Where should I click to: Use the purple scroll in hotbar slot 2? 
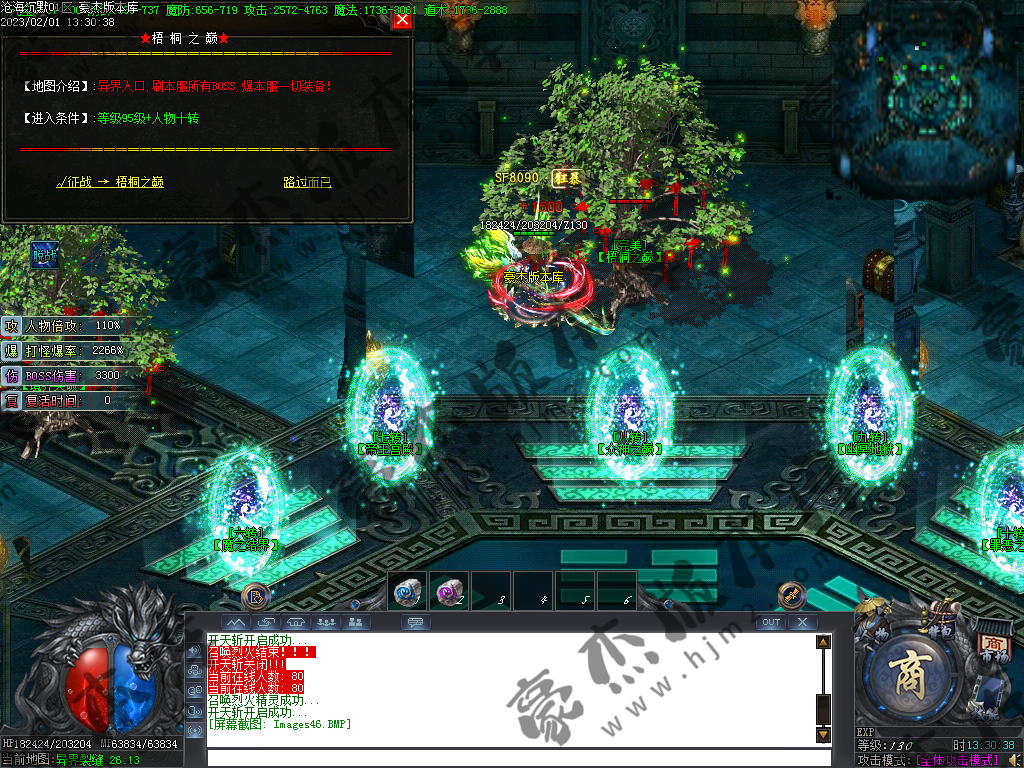click(449, 593)
